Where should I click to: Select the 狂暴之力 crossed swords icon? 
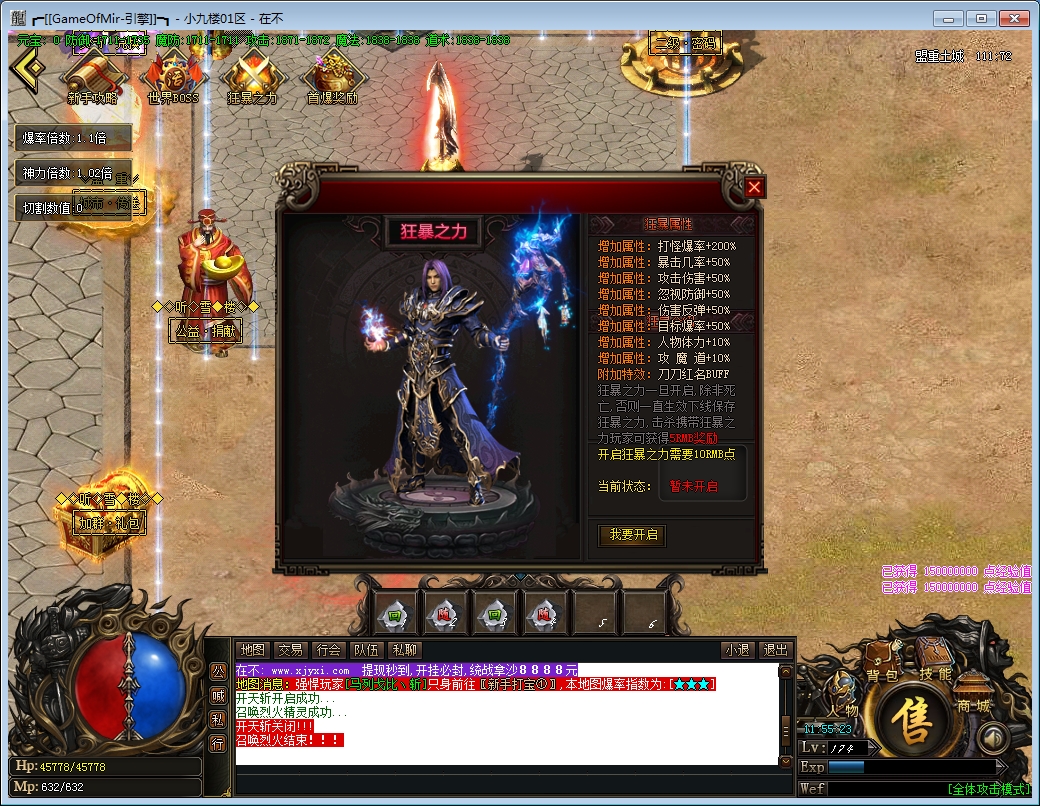pyautogui.click(x=253, y=76)
